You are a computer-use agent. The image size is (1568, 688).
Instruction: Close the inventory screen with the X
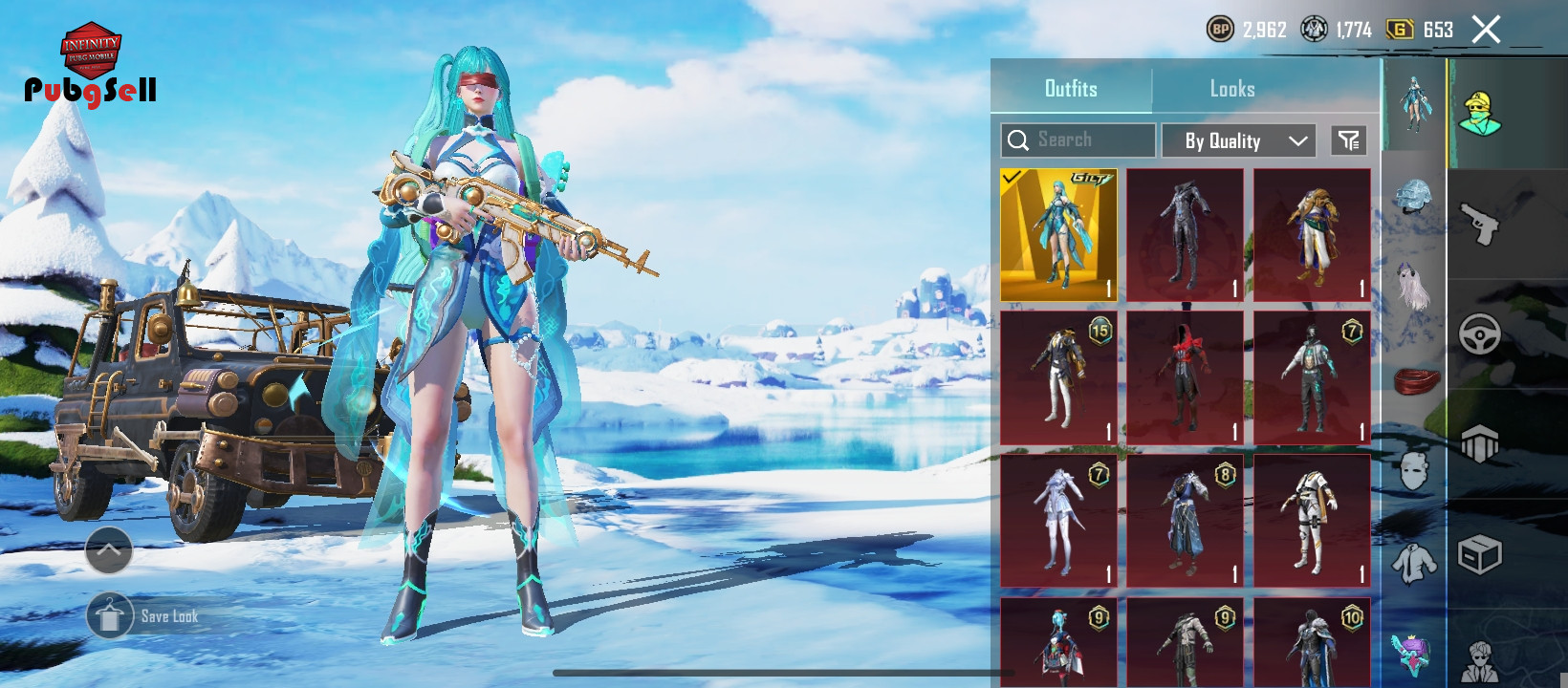click(x=1486, y=30)
